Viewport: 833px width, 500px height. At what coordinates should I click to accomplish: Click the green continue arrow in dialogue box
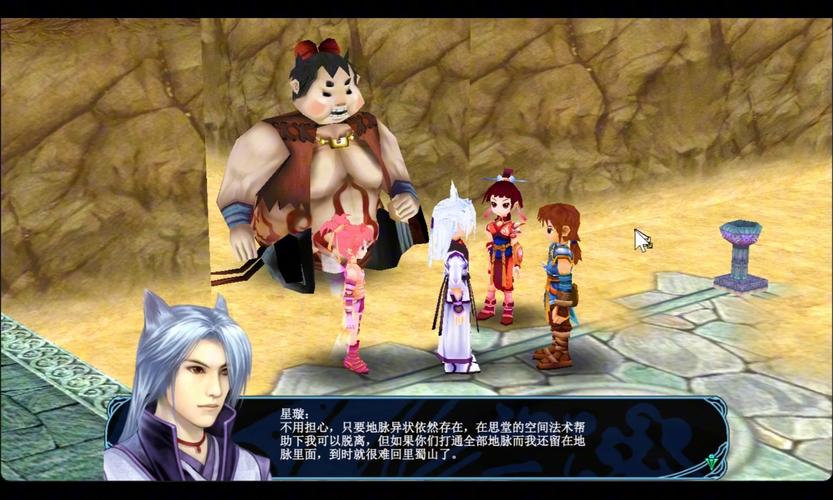(x=711, y=462)
